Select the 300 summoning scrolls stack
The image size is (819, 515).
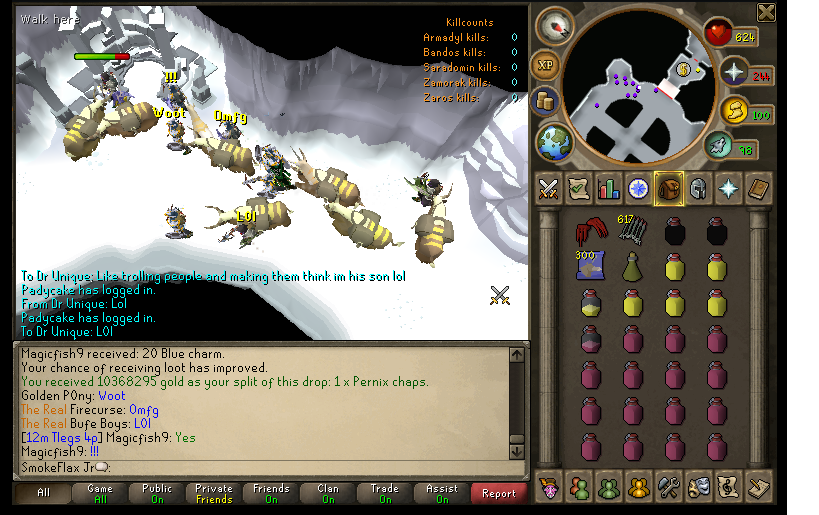588,265
